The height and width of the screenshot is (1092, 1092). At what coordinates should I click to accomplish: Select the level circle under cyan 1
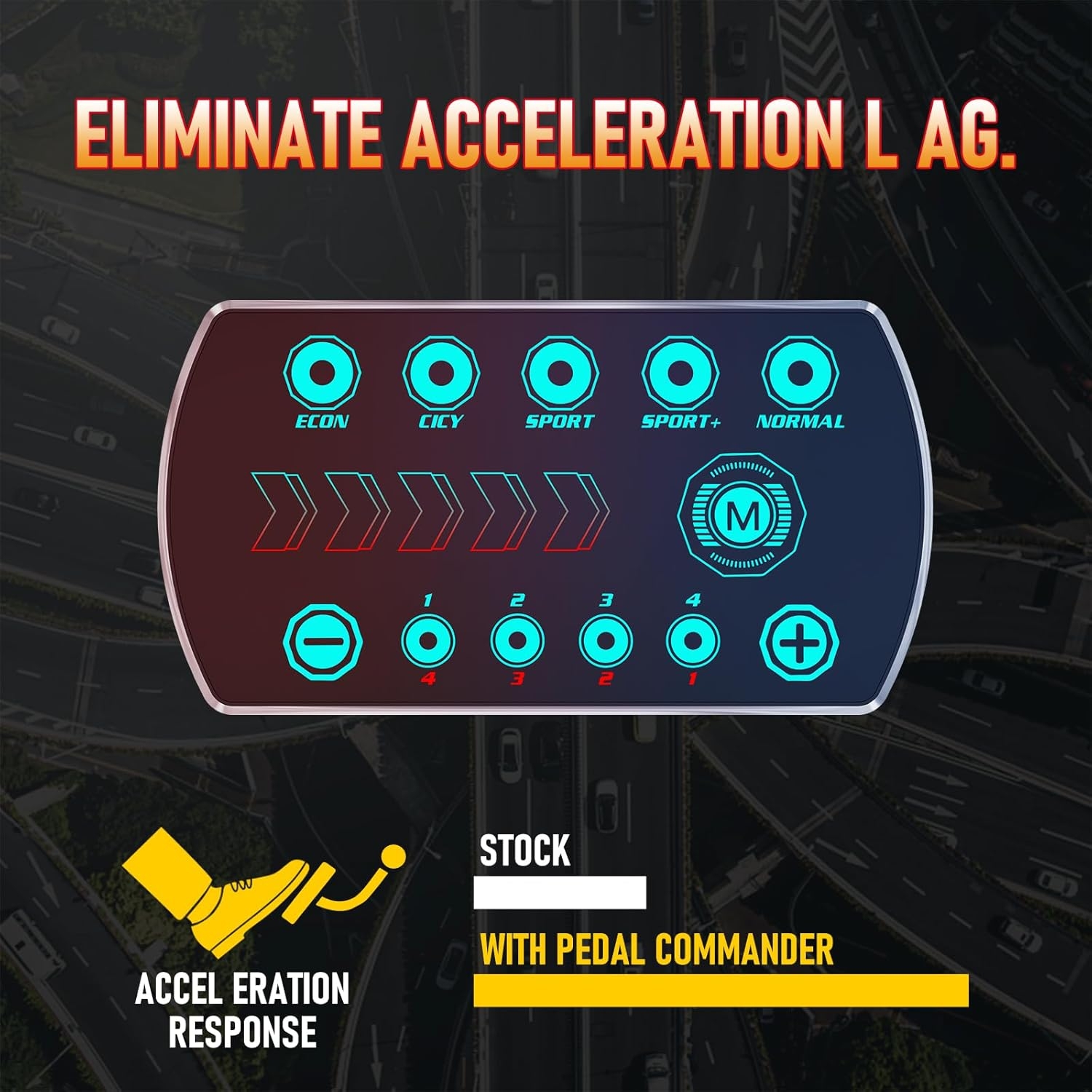pyautogui.click(x=429, y=641)
